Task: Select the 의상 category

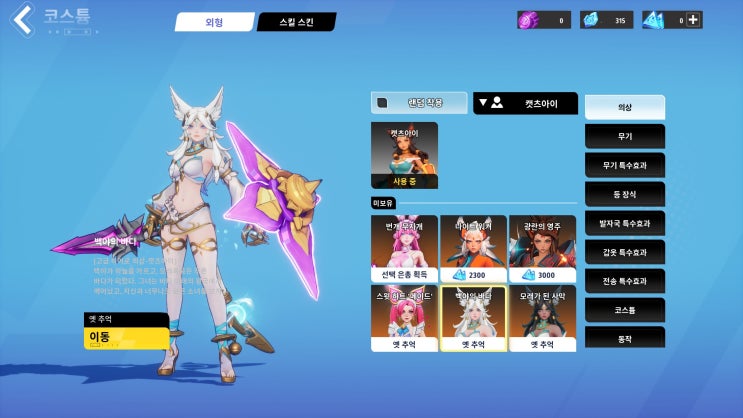Action: point(624,106)
